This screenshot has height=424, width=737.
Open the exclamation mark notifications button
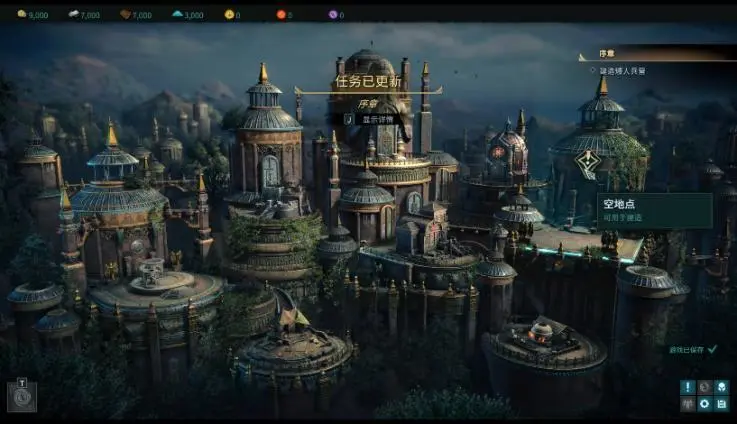coord(687,387)
